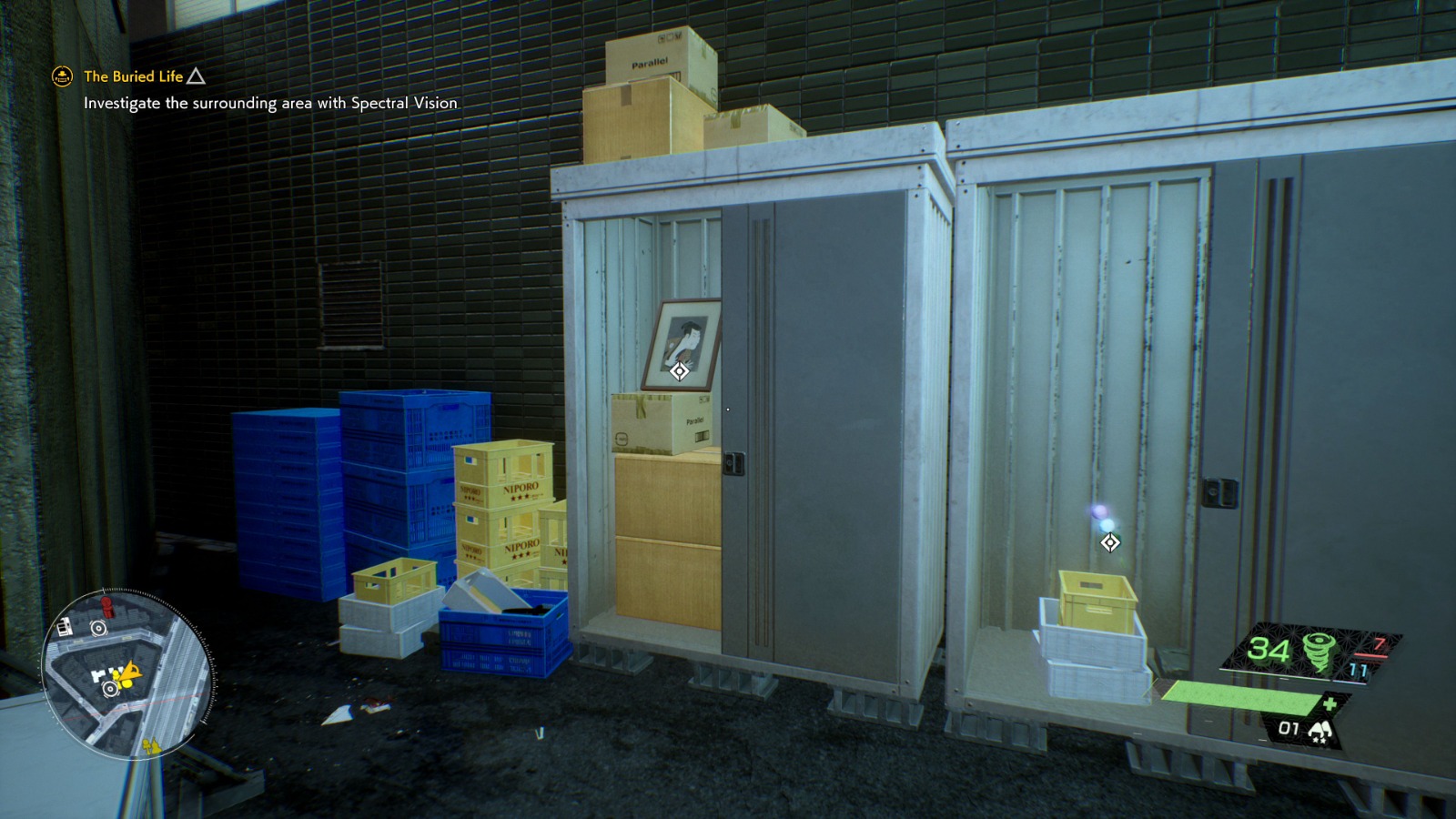Click the 34 spirit counter on the HUD

click(x=1268, y=649)
